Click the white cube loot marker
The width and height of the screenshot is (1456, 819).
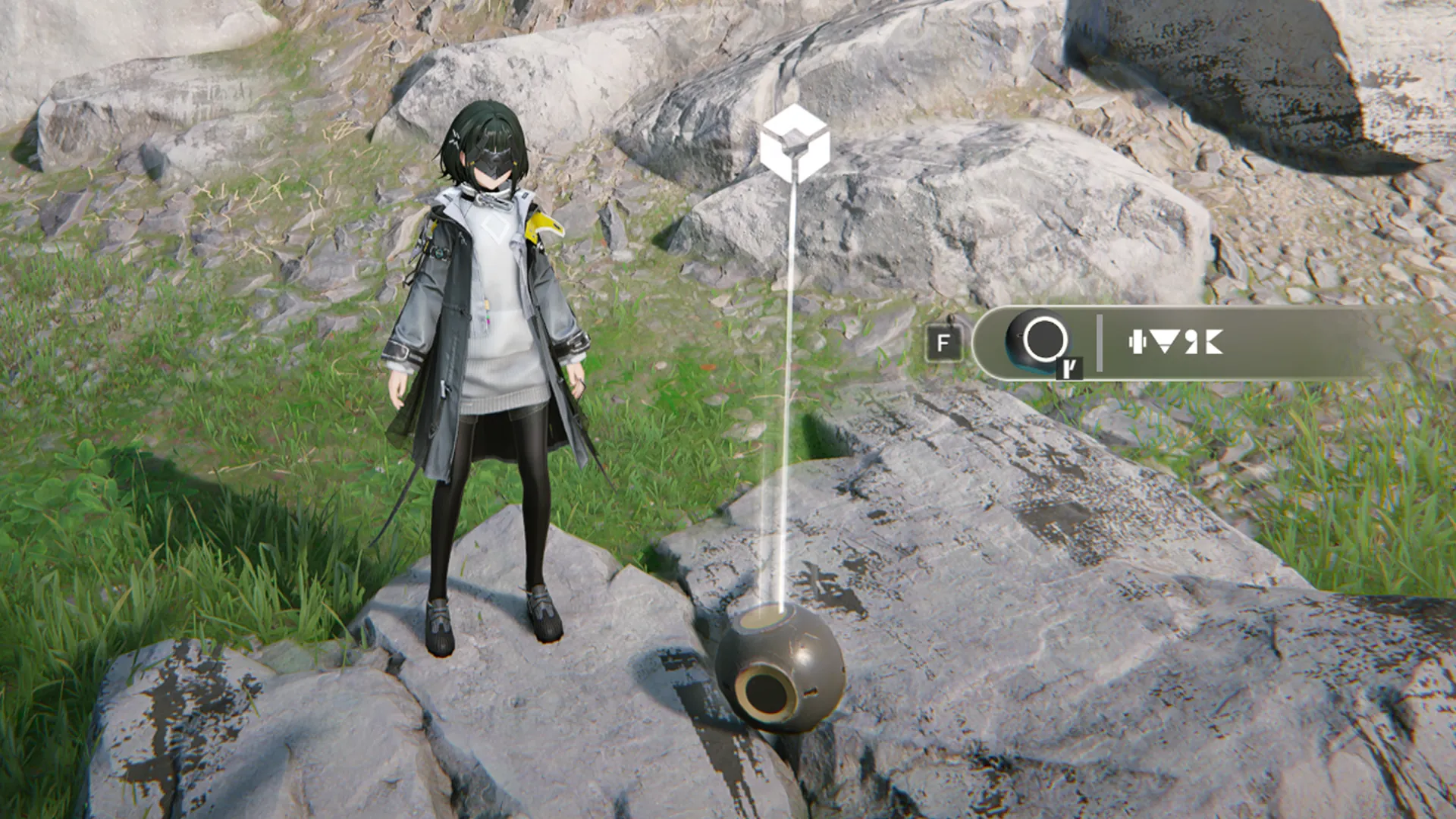[794, 143]
